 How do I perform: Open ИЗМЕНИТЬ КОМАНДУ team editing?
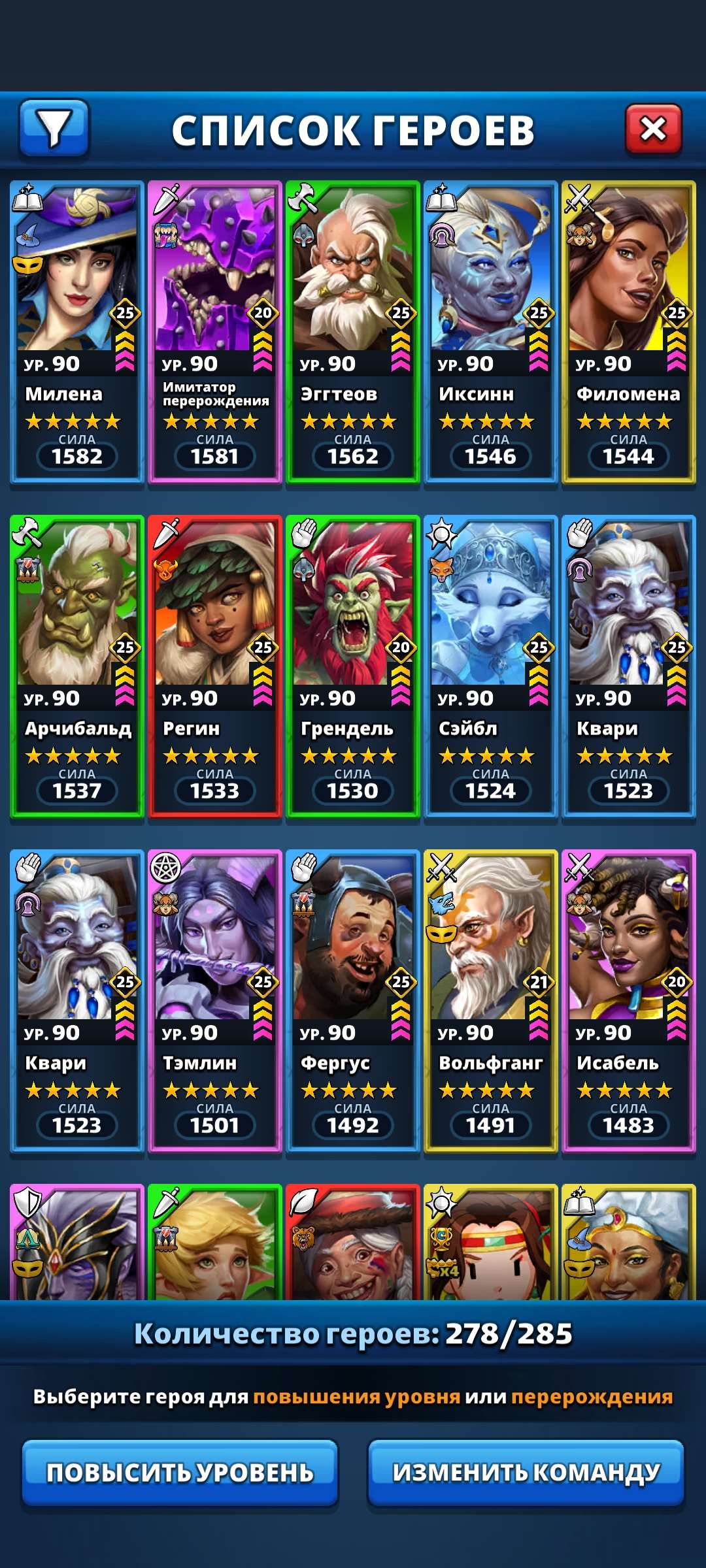[526, 1473]
